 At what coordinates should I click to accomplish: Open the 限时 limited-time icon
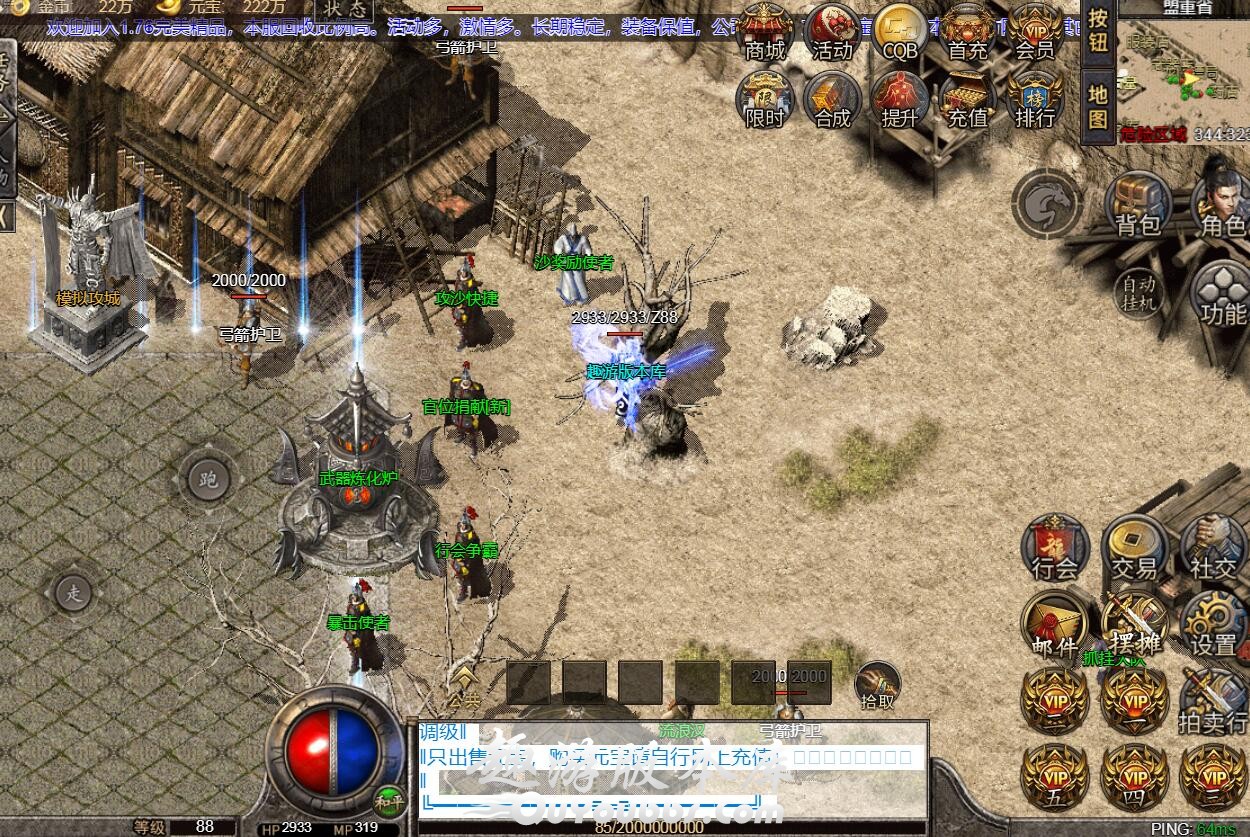[766, 100]
